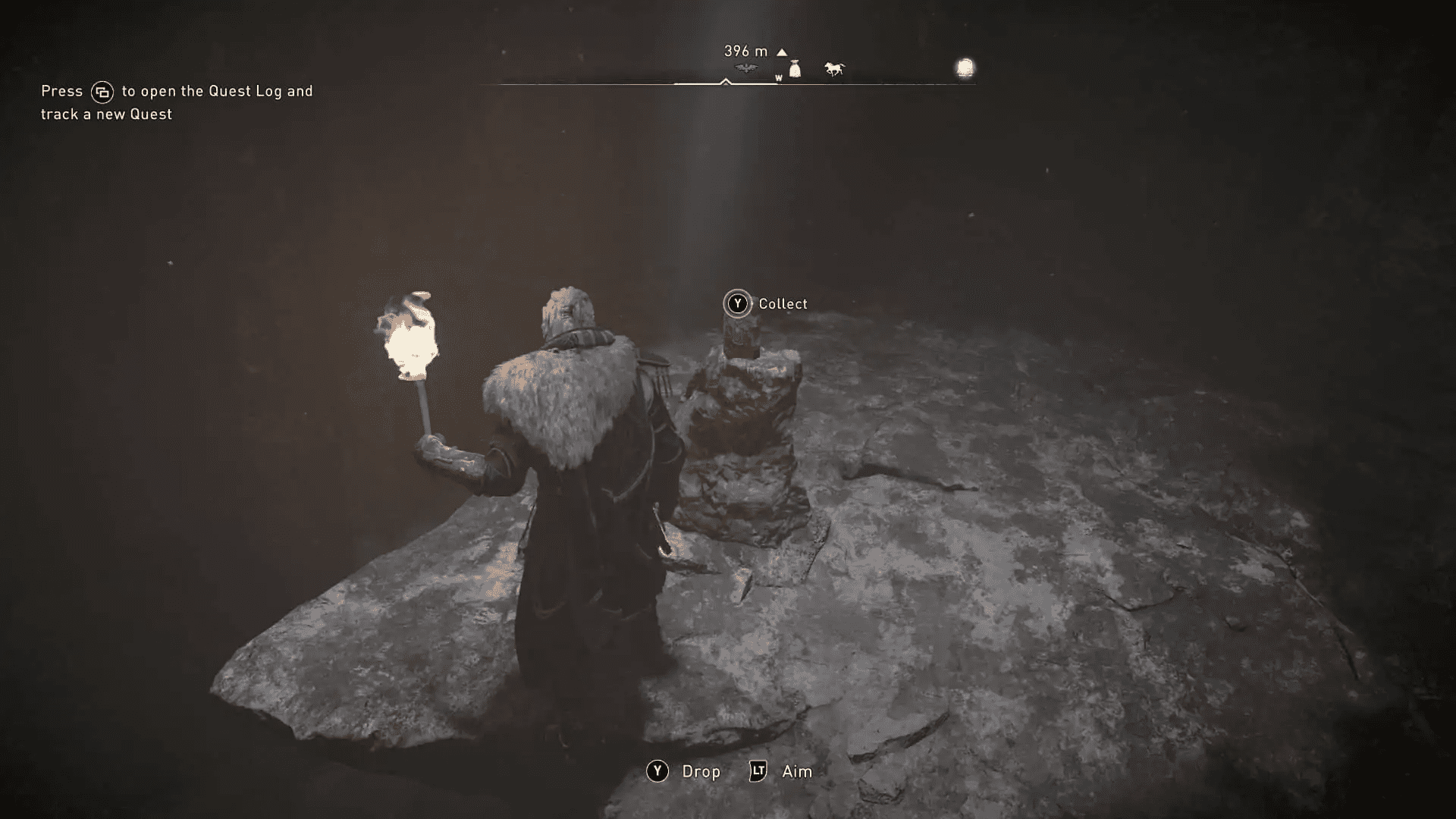Screen dimensions: 1456x819
Task: Toggle the W cardinal marker on the compass
Action: (778, 77)
